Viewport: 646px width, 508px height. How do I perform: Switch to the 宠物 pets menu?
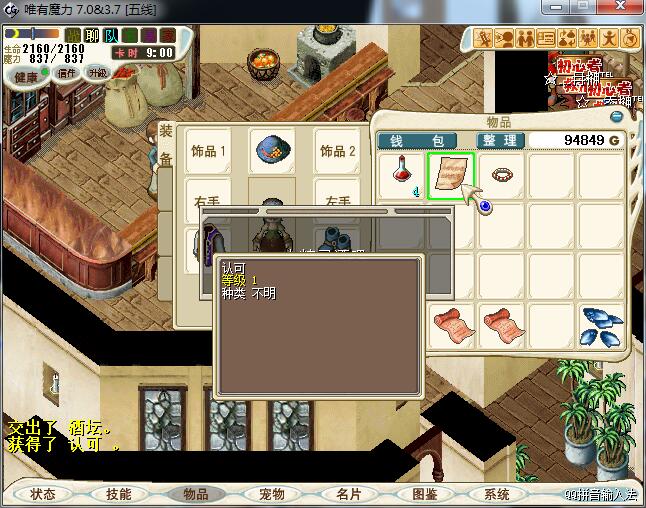(x=272, y=494)
